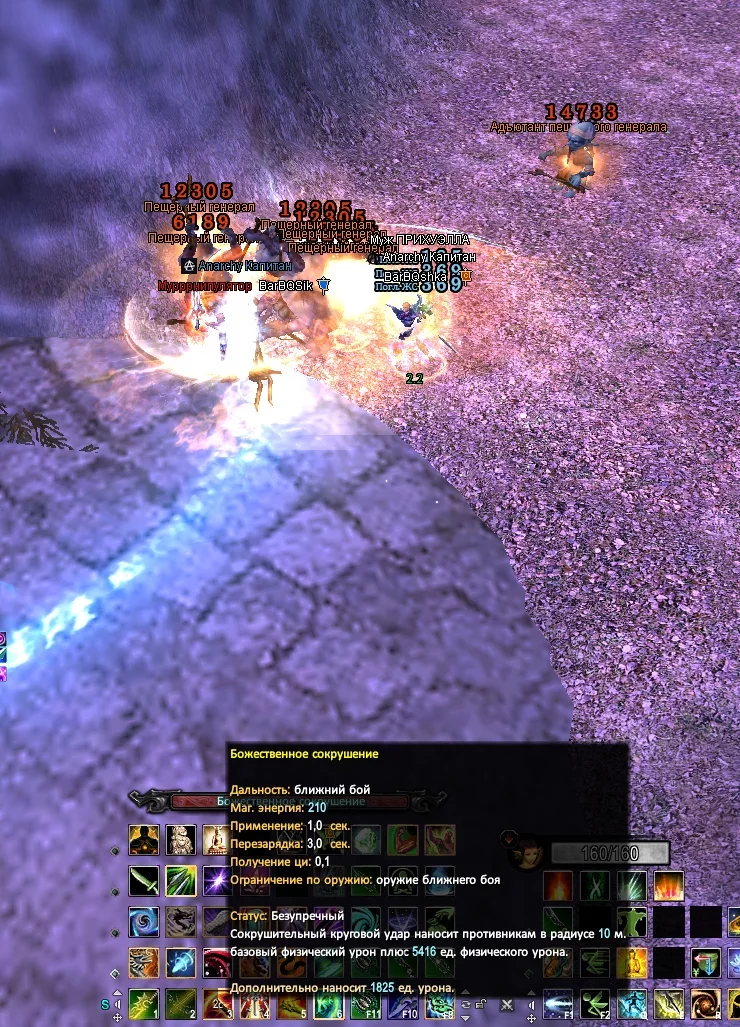Activate the pet's flame pillar skill

558,886
